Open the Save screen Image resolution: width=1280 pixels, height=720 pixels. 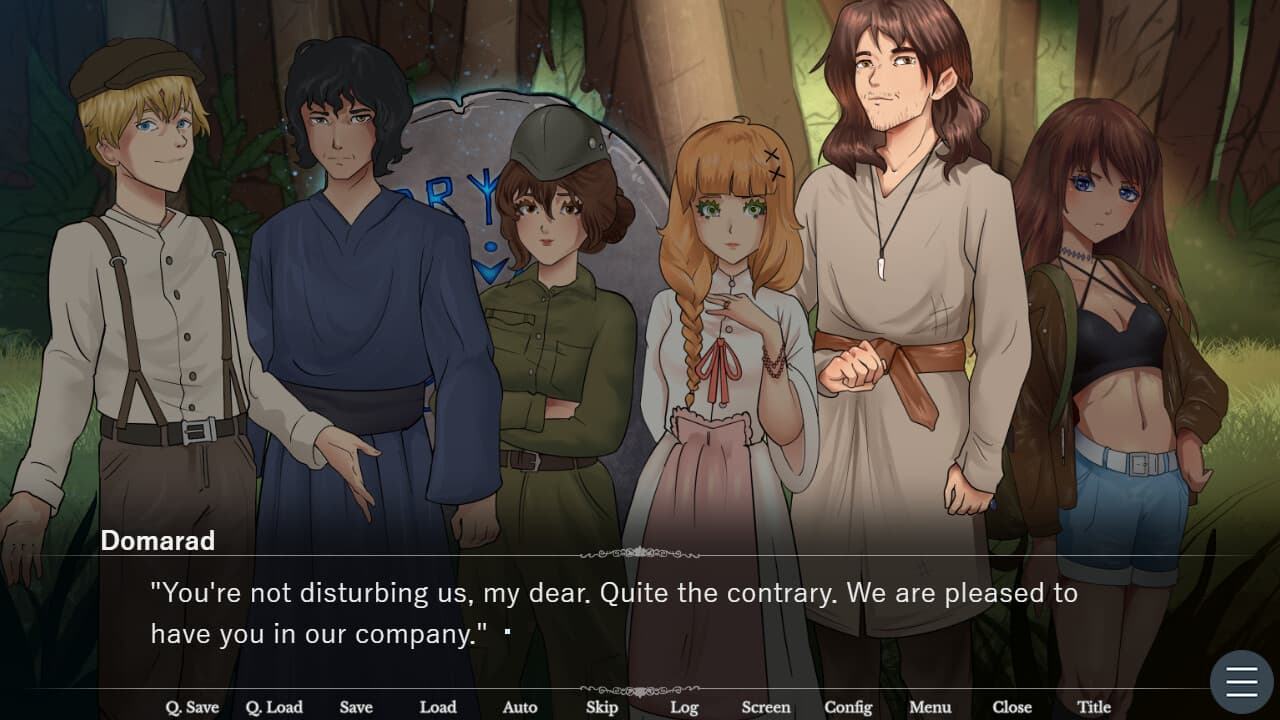[356, 707]
